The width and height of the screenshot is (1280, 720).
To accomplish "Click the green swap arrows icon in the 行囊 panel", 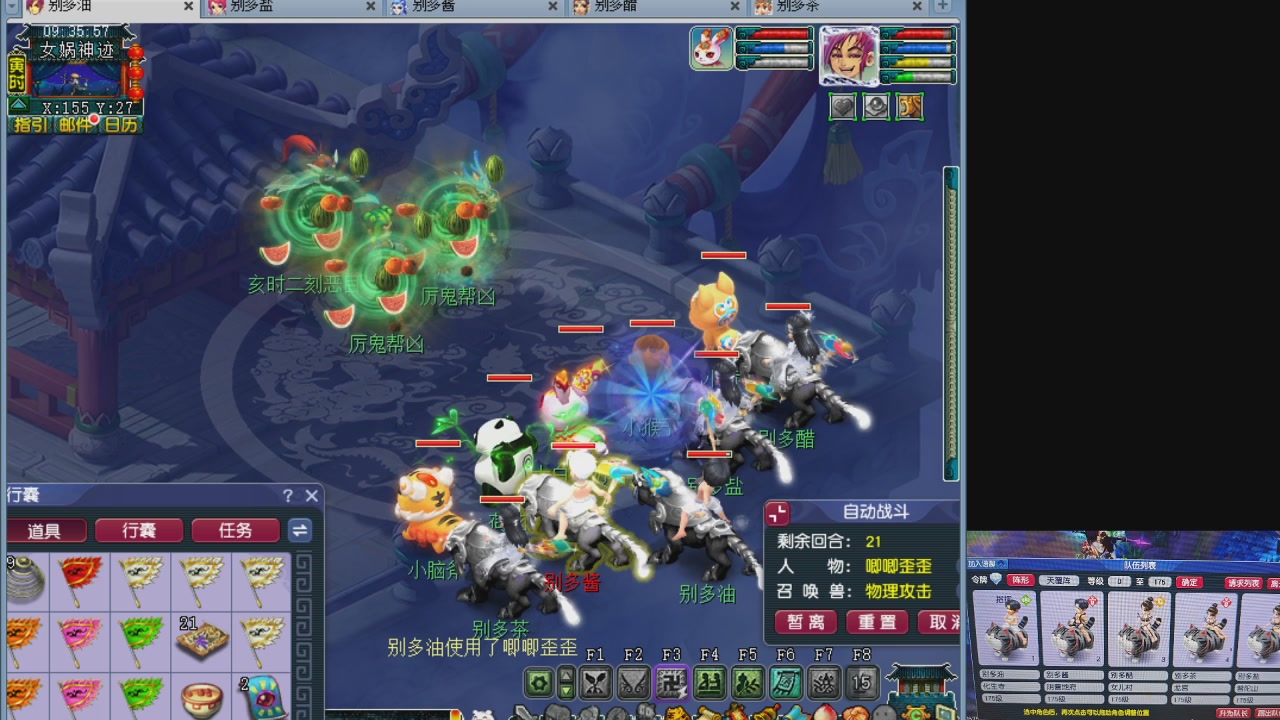I will pyautogui.click(x=299, y=530).
